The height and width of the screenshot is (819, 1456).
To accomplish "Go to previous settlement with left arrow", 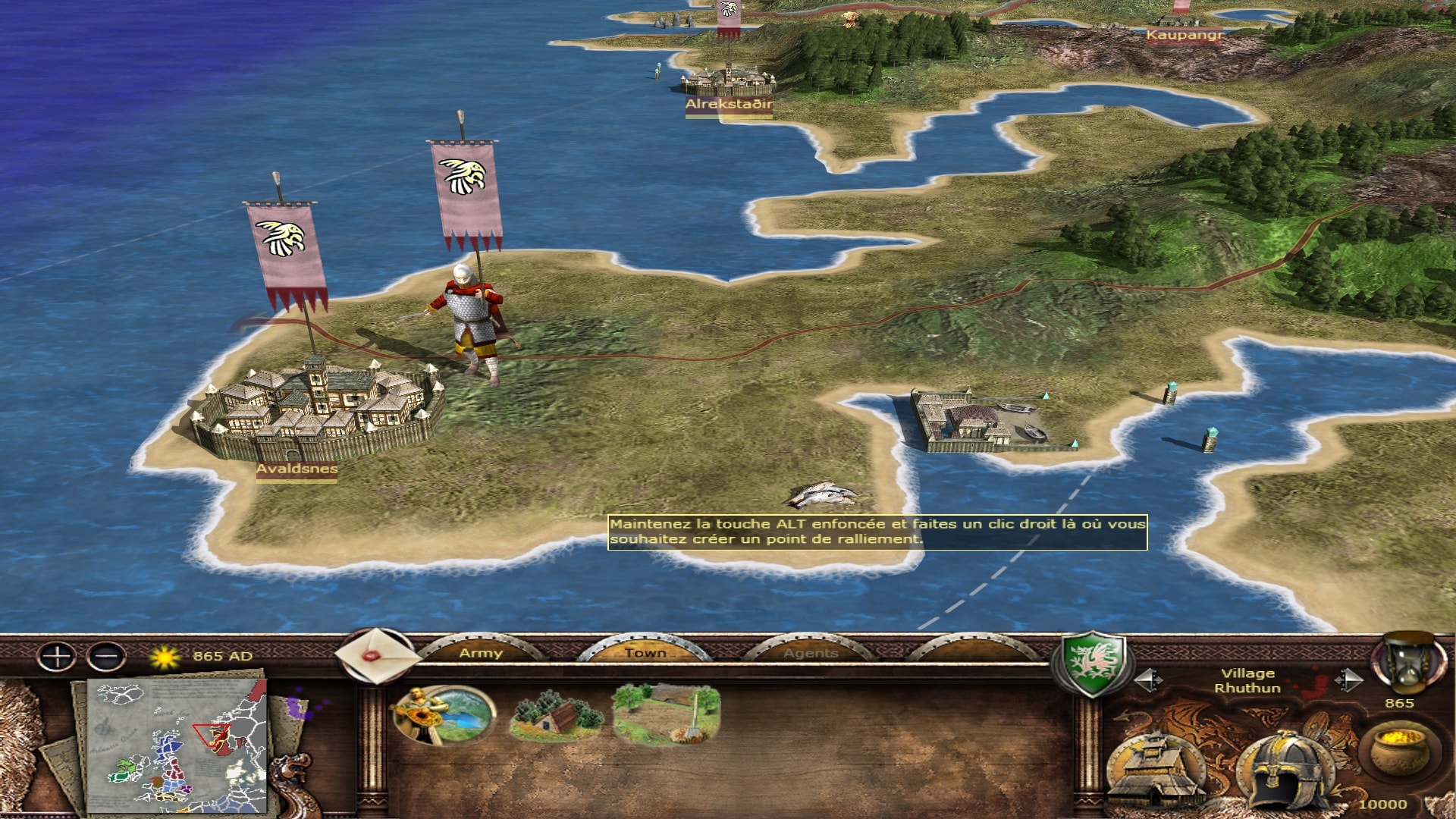I will [1147, 680].
